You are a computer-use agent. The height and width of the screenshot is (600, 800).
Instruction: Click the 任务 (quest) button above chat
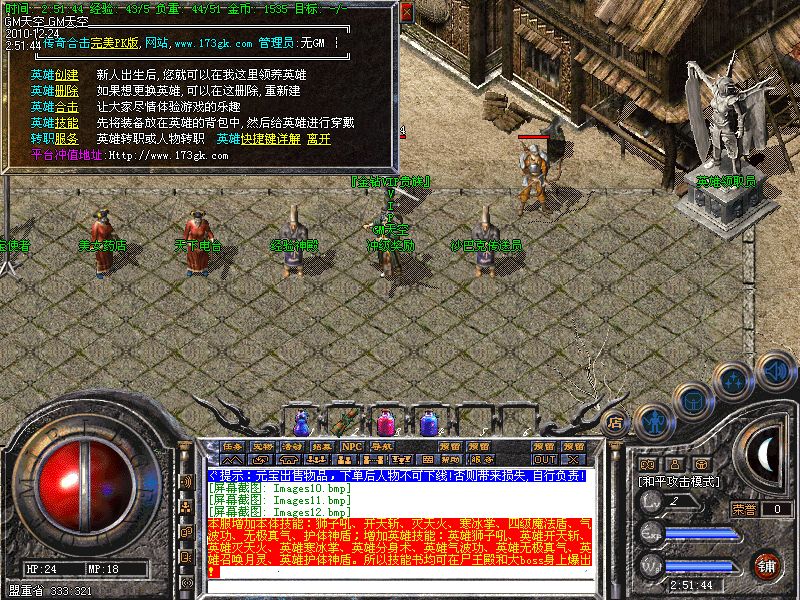pos(233,446)
